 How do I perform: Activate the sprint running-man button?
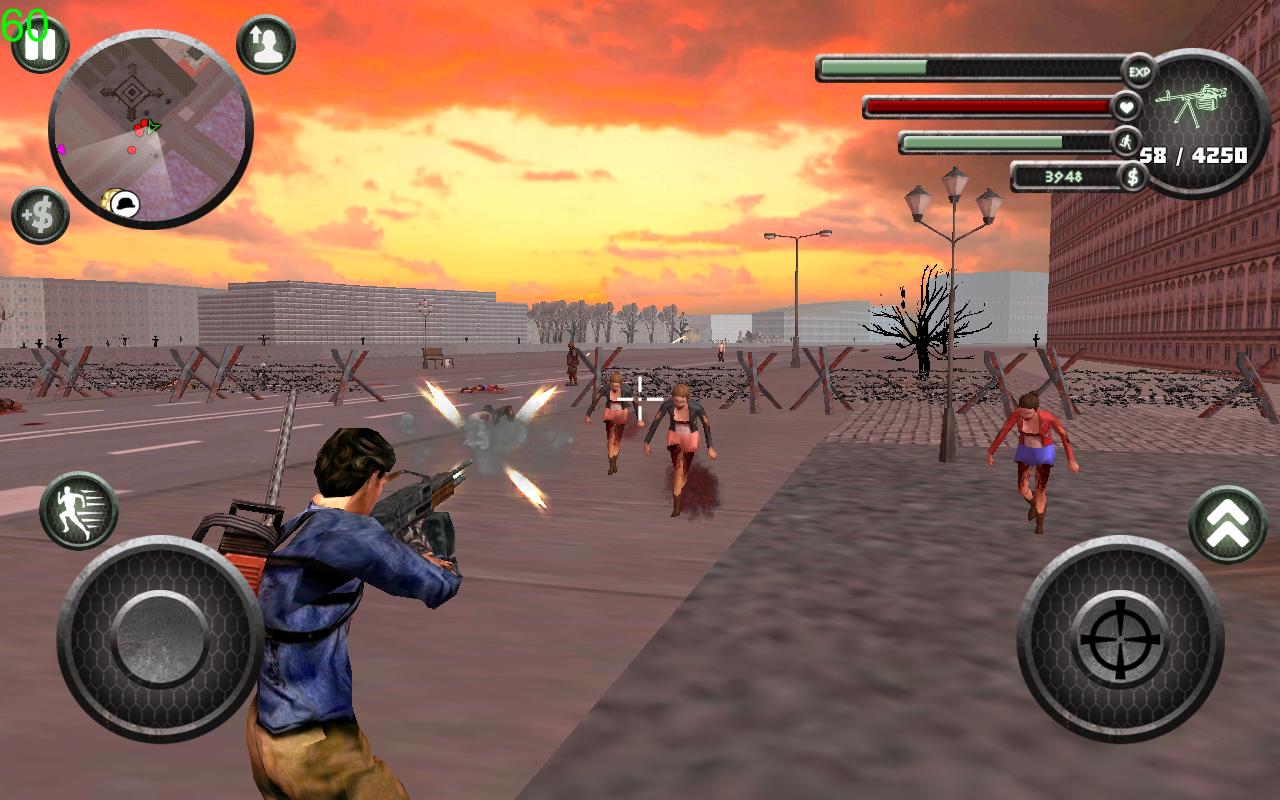(79, 510)
